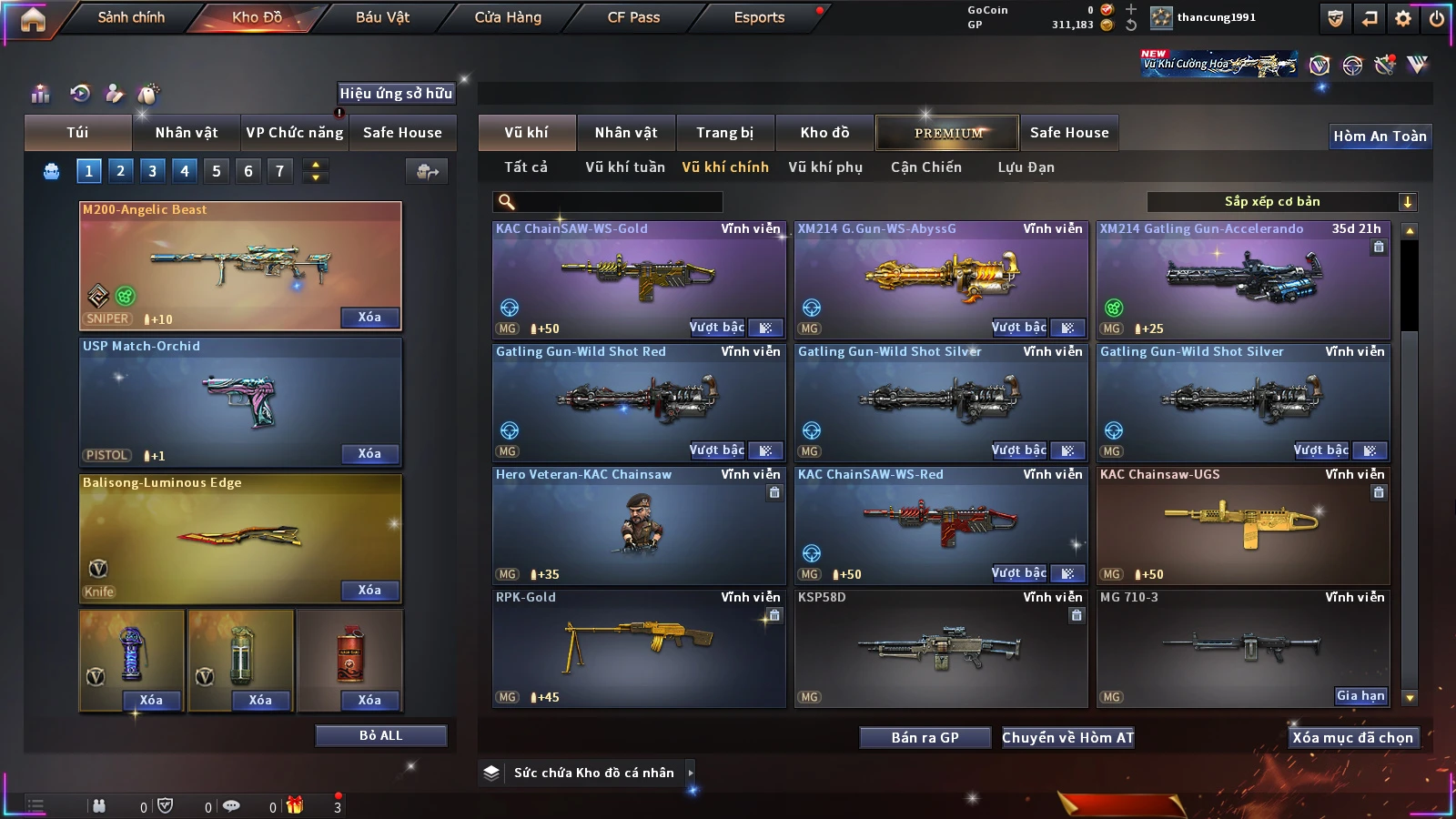Click the Bỏ ALL button
This screenshot has width=1456, height=819.
click(380, 735)
